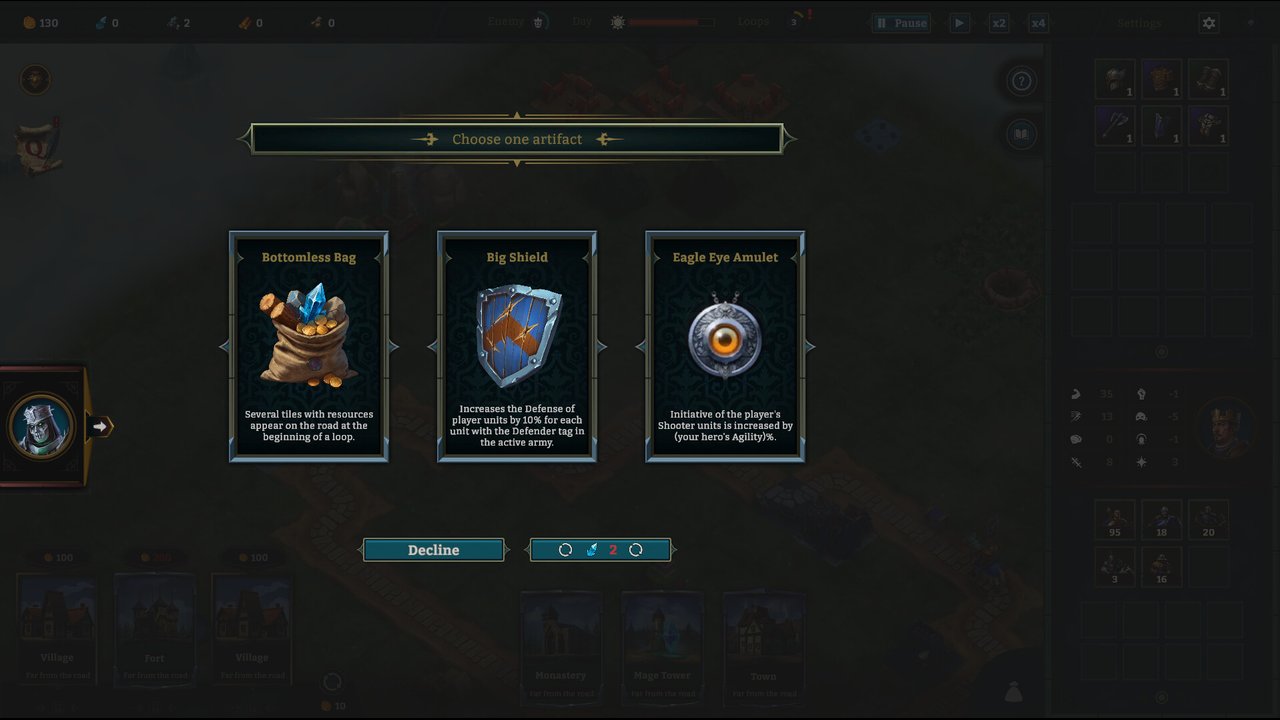Open the book journal icon
The image size is (1280, 720).
[1021, 133]
